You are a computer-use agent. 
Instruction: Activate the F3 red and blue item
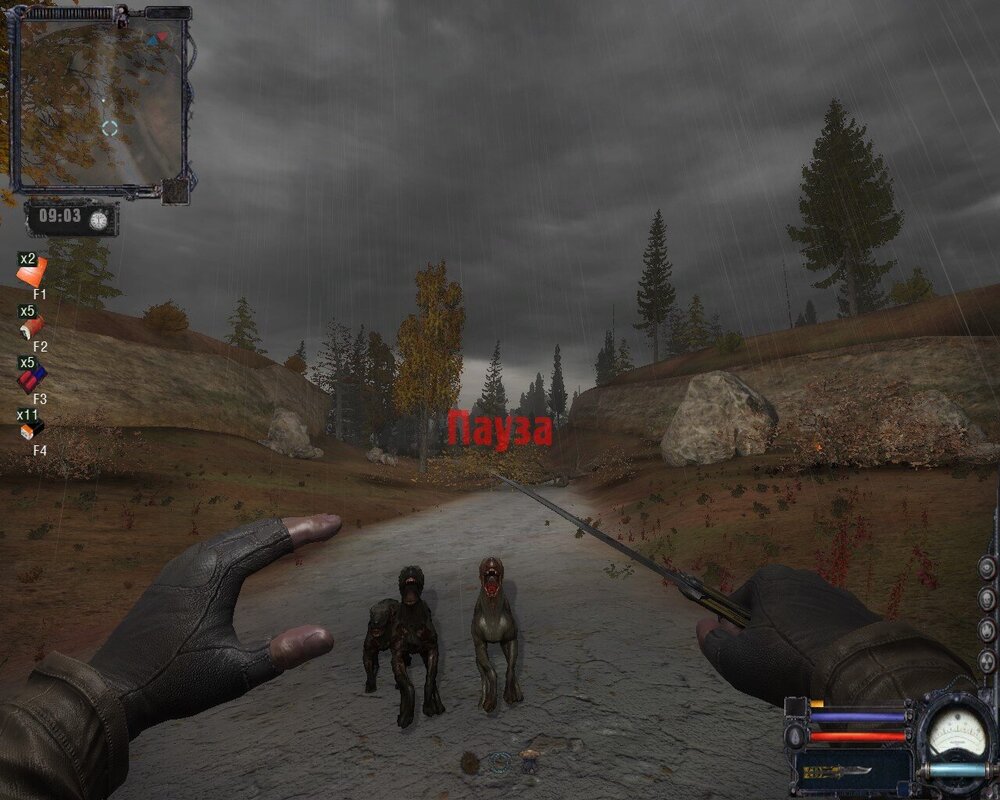click(x=32, y=378)
